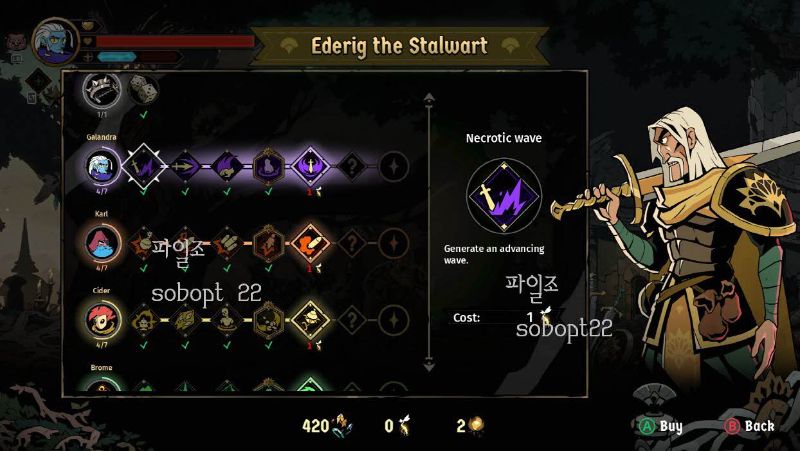This screenshot has width=800, height=451.
Task: Click the large Necrotic wave preview icon
Action: (x=504, y=195)
